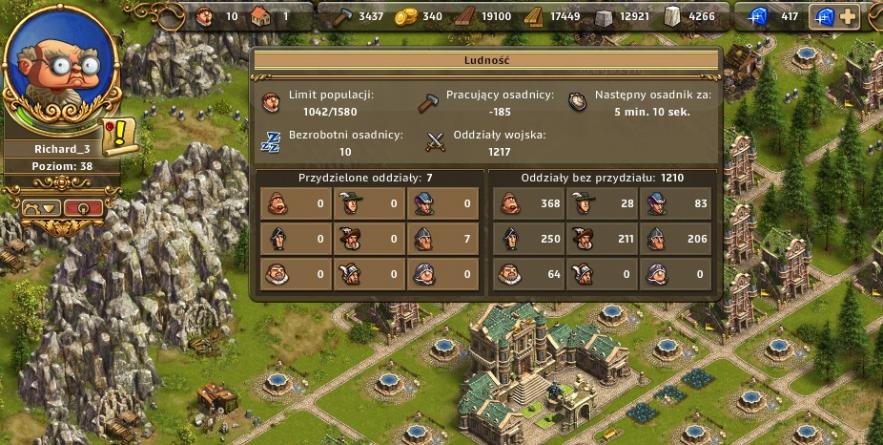Click the settler population icon in top bar

tap(205, 17)
